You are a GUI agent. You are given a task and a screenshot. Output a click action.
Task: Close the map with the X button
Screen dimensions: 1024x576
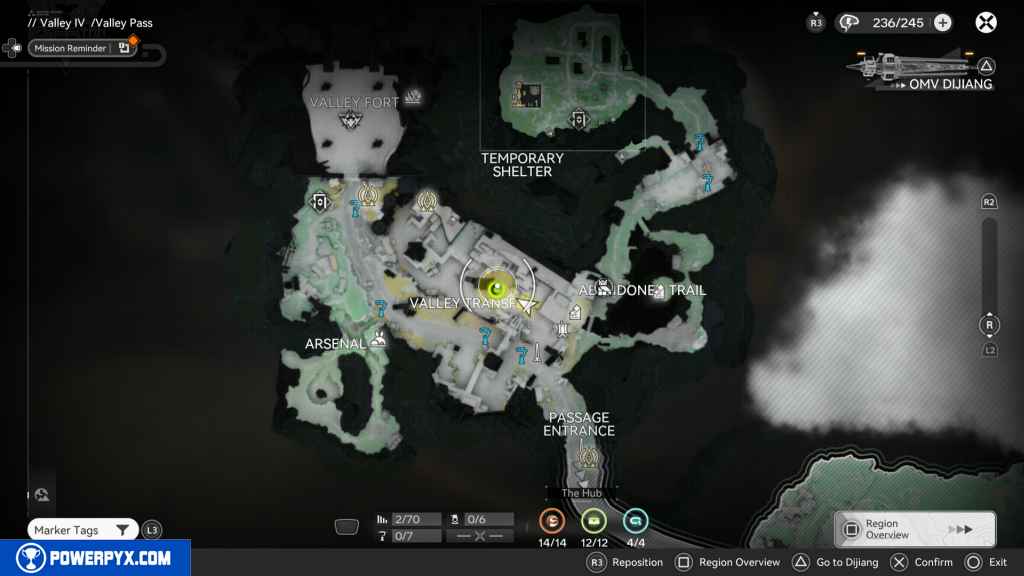pos(986,23)
